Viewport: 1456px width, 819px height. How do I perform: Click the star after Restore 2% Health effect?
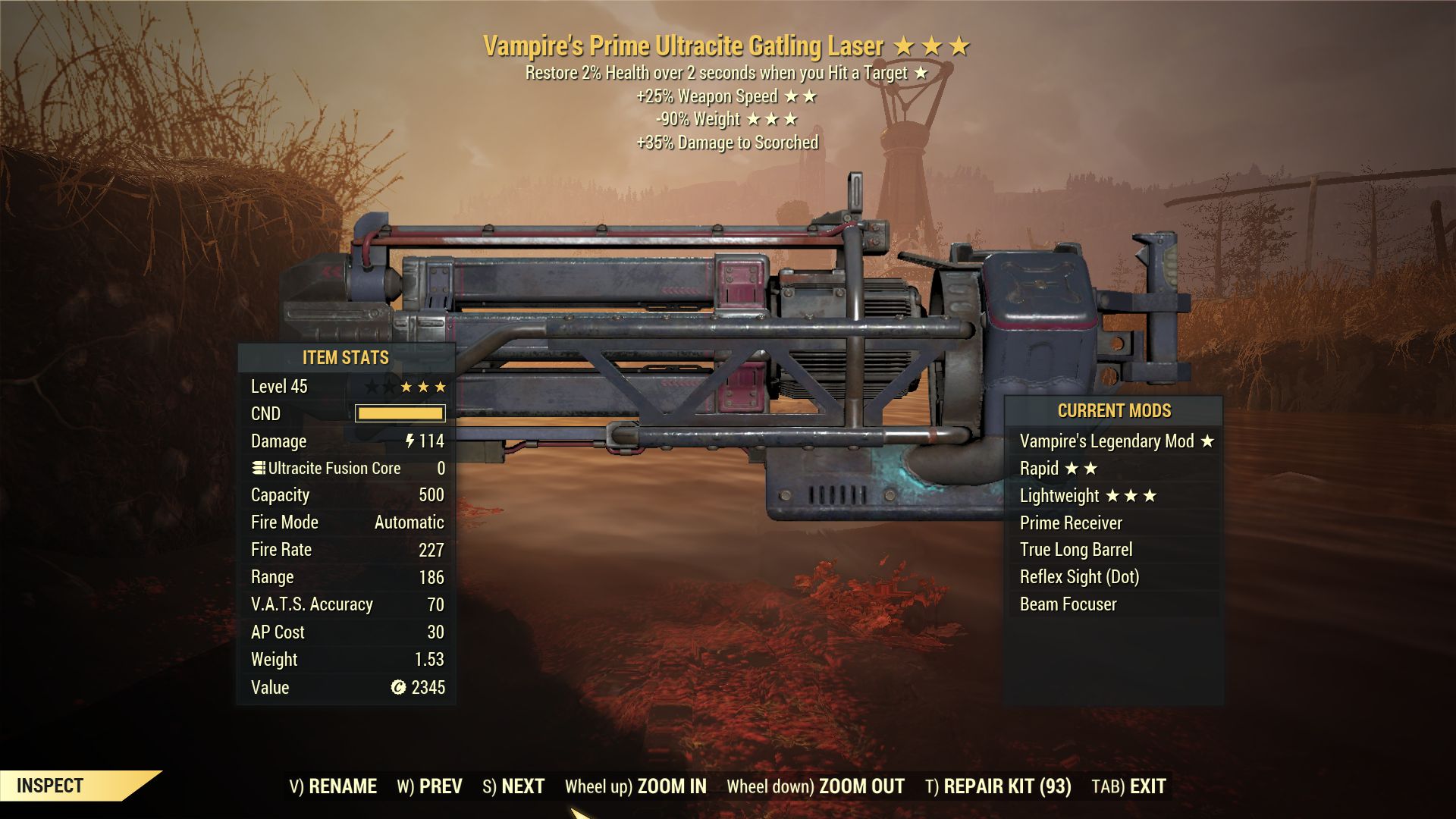click(923, 73)
